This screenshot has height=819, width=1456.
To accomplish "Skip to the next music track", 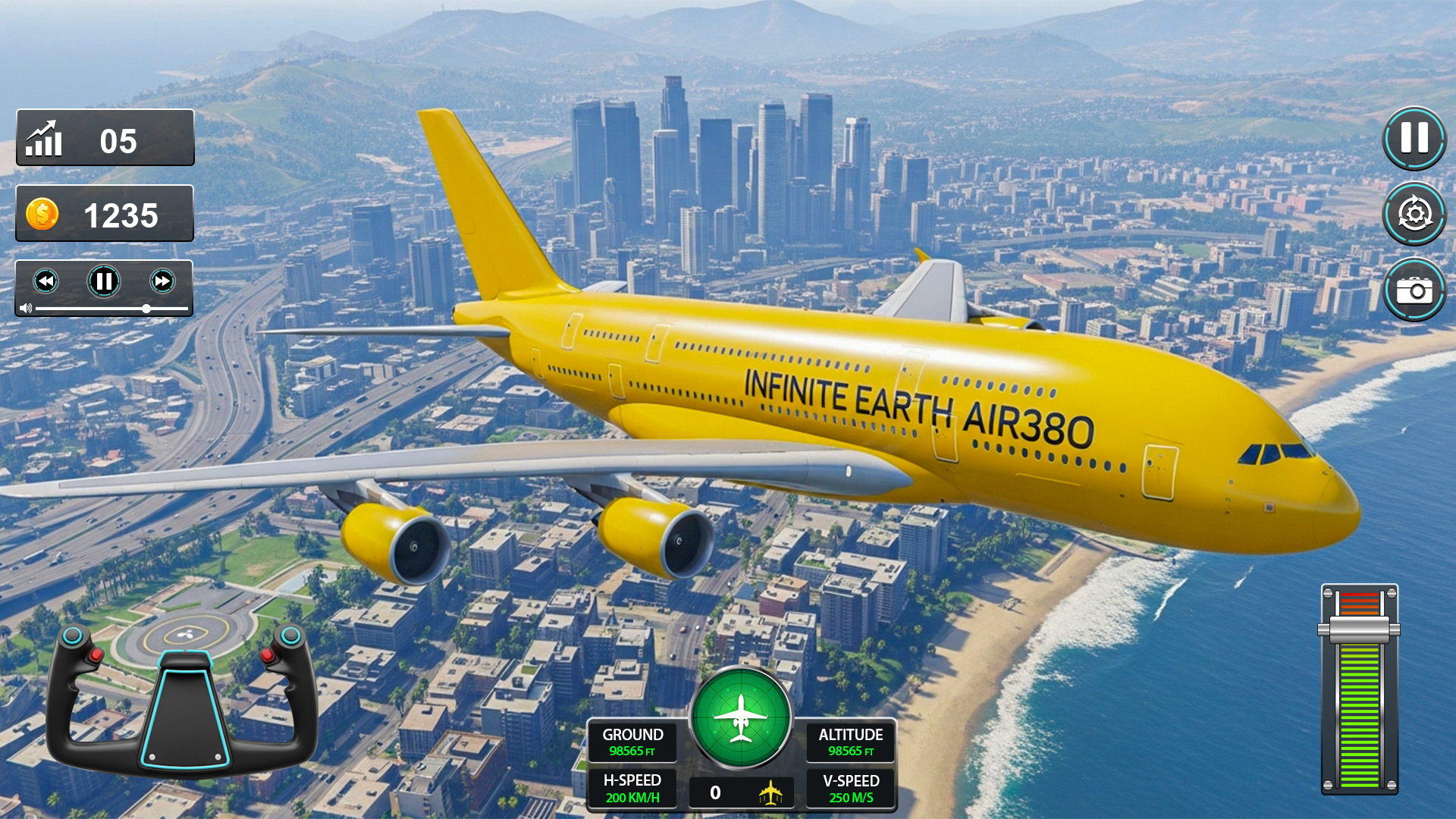I will tap(161, 281).
